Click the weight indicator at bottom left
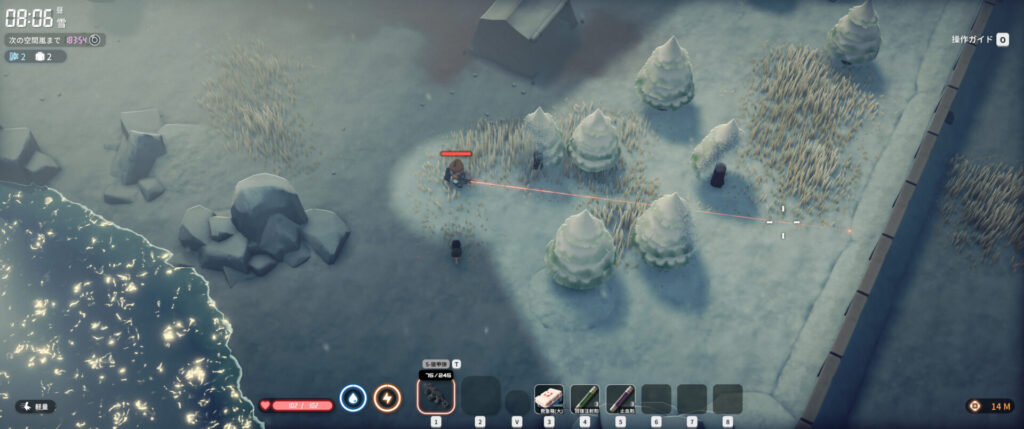 pos(35,407)
